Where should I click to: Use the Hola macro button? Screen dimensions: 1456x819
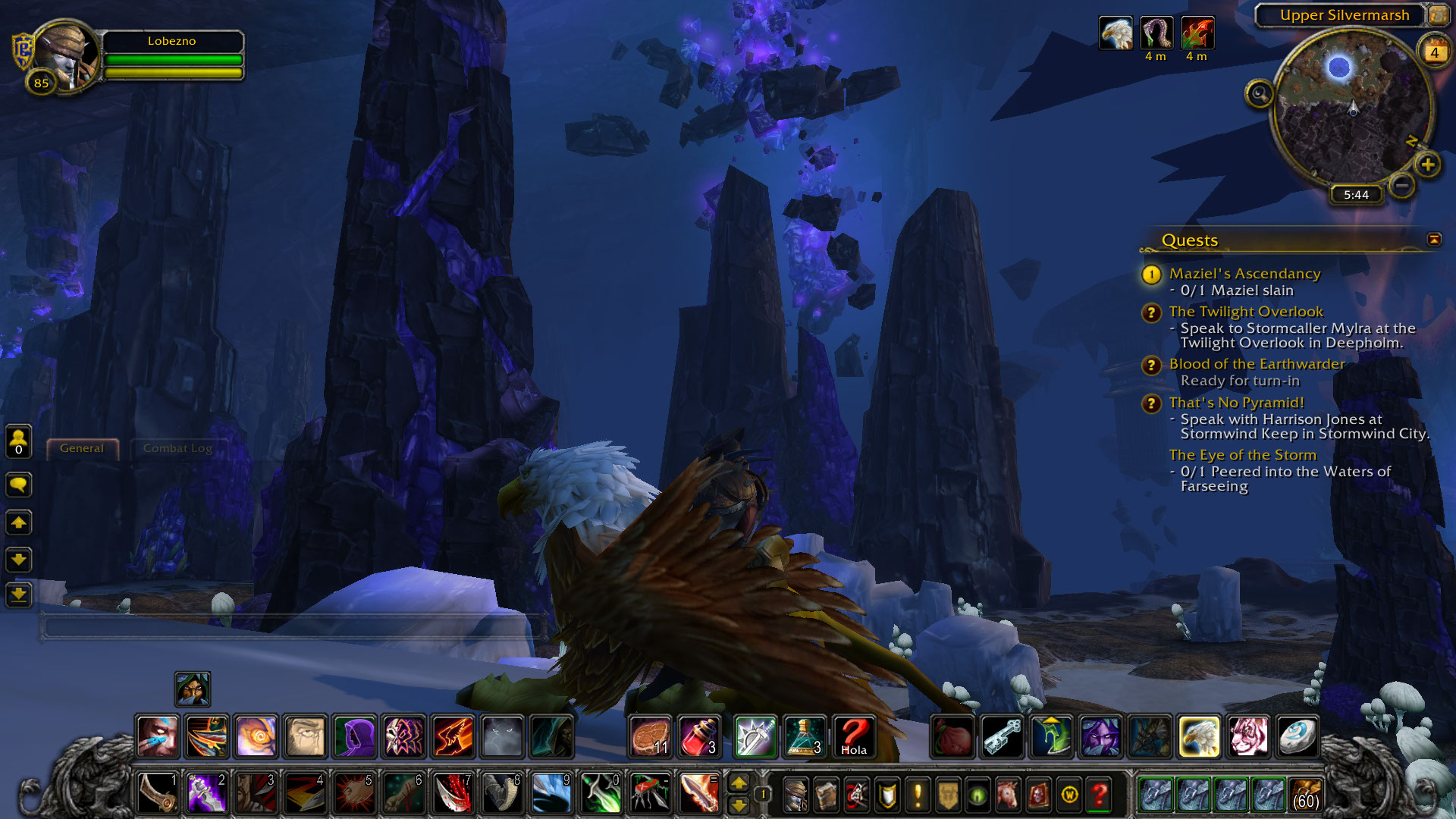point(854,736)
